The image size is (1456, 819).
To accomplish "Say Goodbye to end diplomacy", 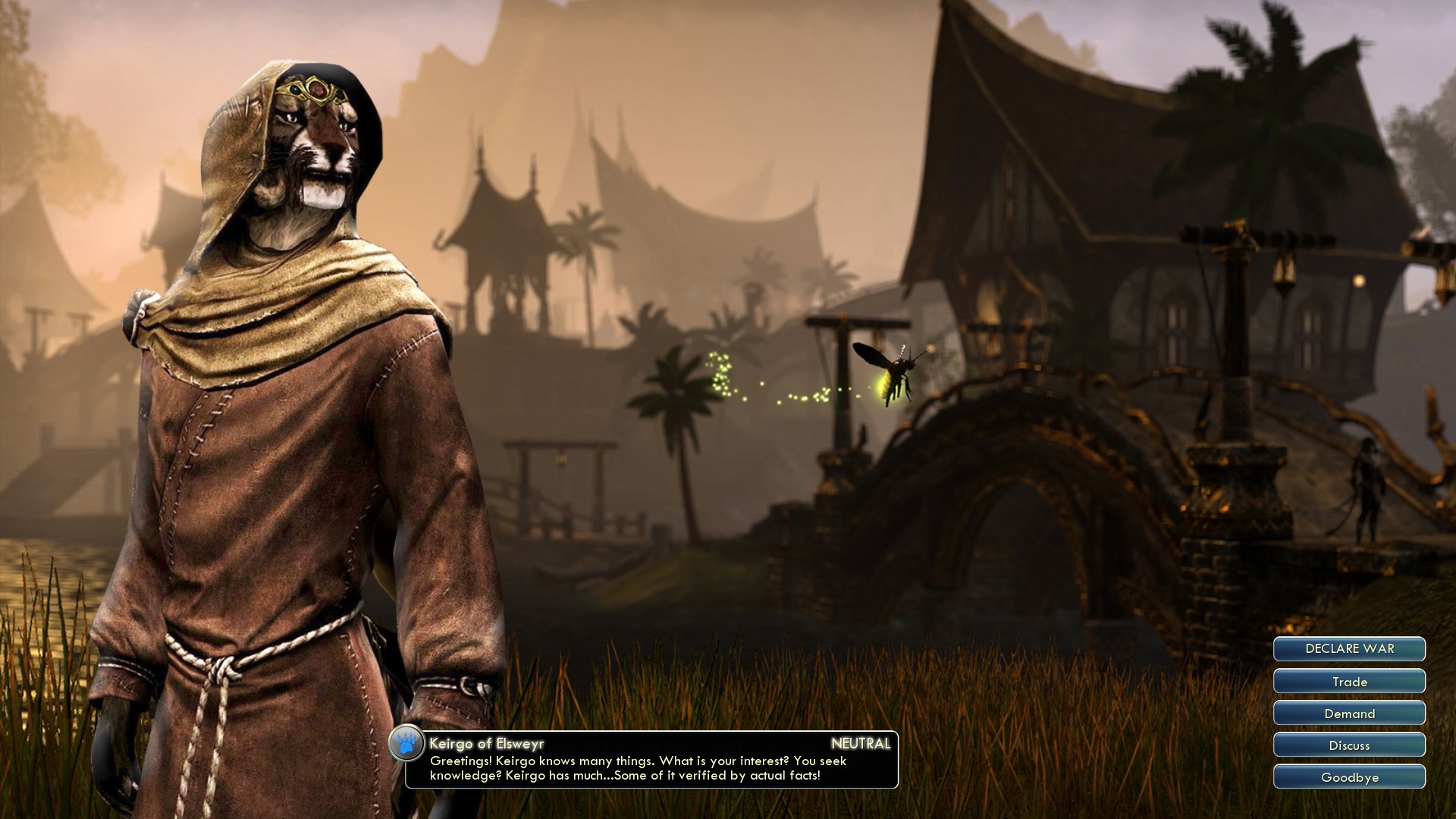I will [x=1349, y=777].
